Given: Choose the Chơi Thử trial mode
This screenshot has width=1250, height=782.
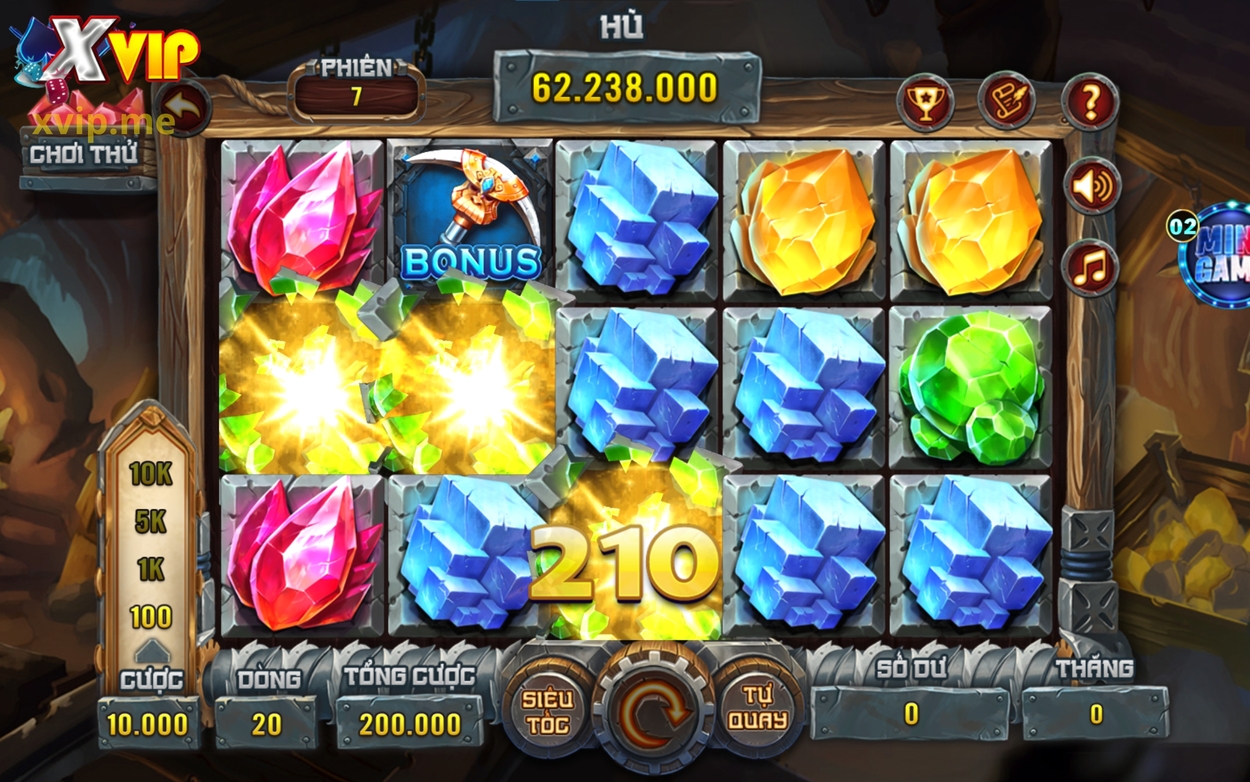Looking at the screenshot, I should point(83,155).
